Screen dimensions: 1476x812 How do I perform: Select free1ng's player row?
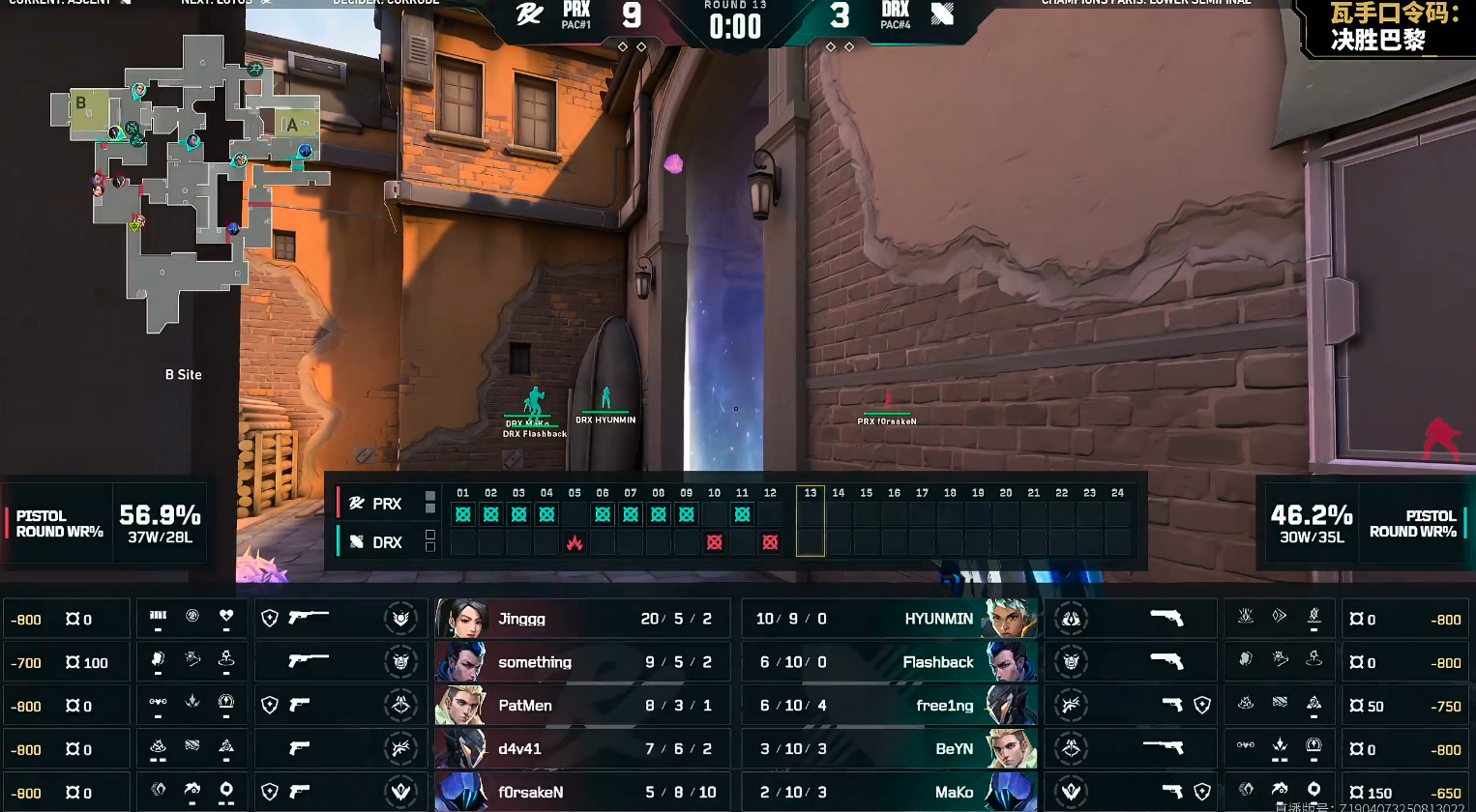coord(890,706)
